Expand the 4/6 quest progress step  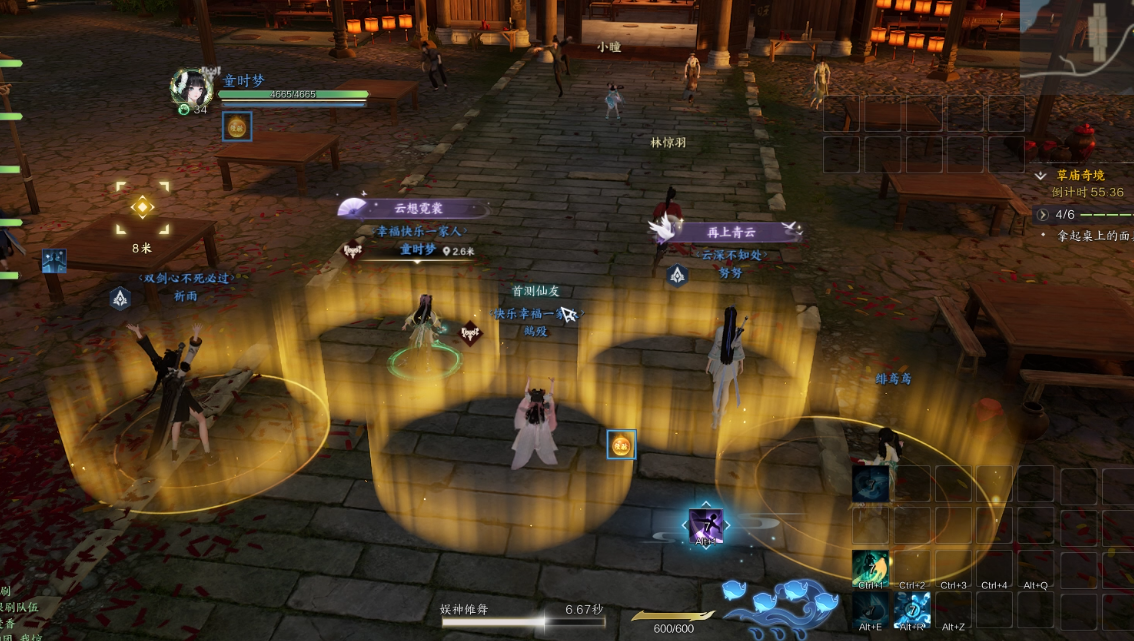[x=1042, y=214]
